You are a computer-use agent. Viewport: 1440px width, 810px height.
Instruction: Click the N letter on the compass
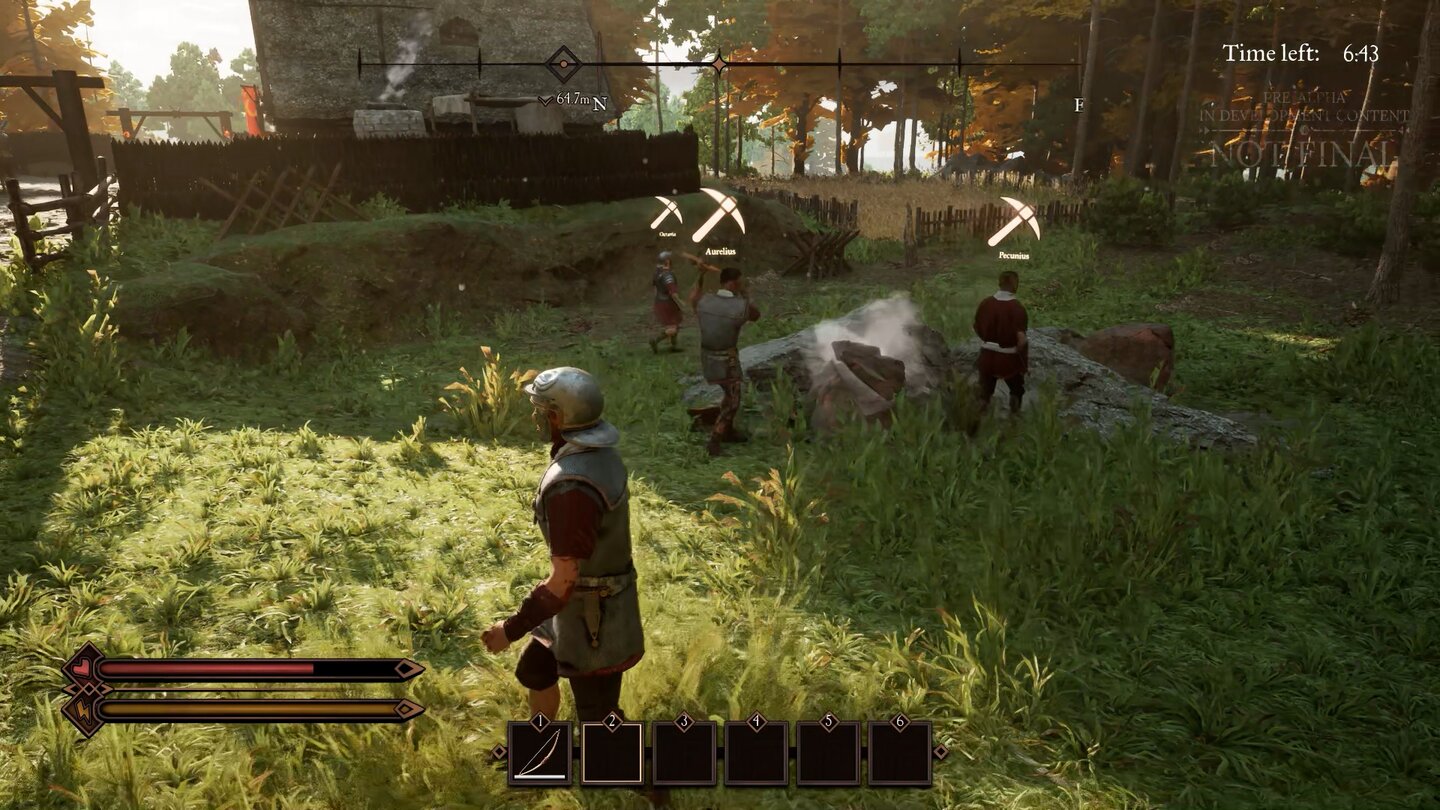[600, 103]
